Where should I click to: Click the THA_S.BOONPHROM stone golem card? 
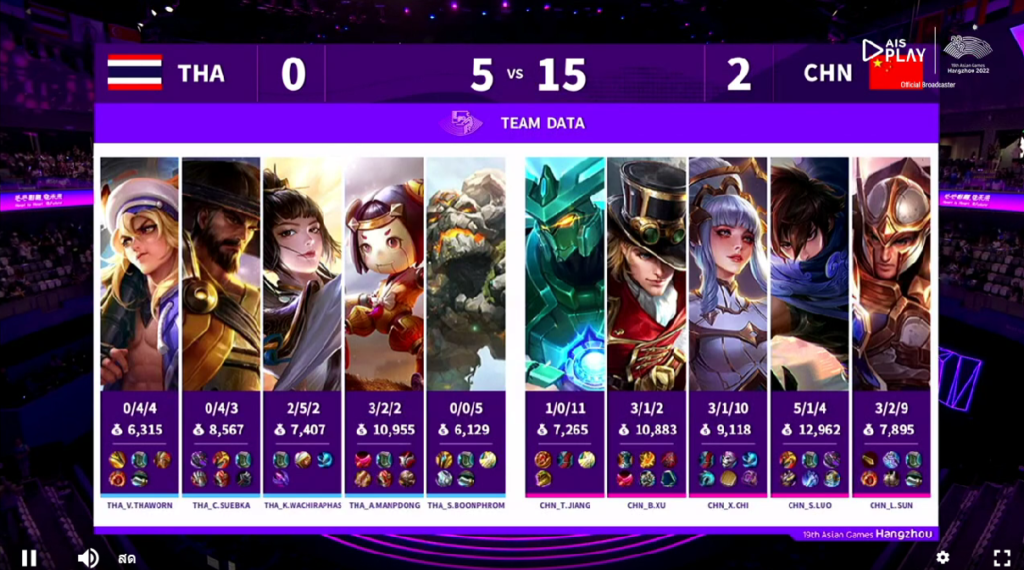pyautogui.click(x=466, y=273)
